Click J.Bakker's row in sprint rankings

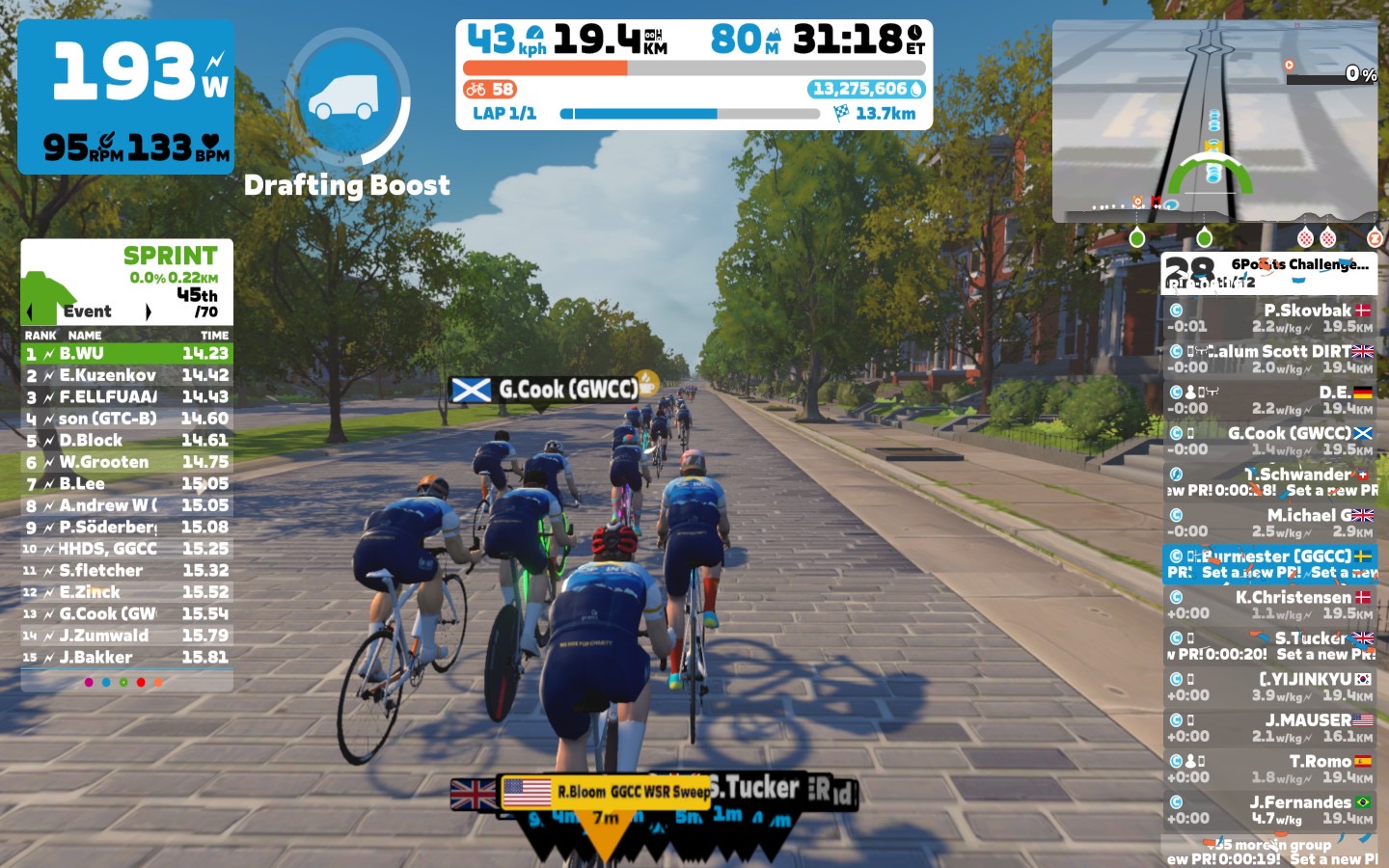coord(126,658)
